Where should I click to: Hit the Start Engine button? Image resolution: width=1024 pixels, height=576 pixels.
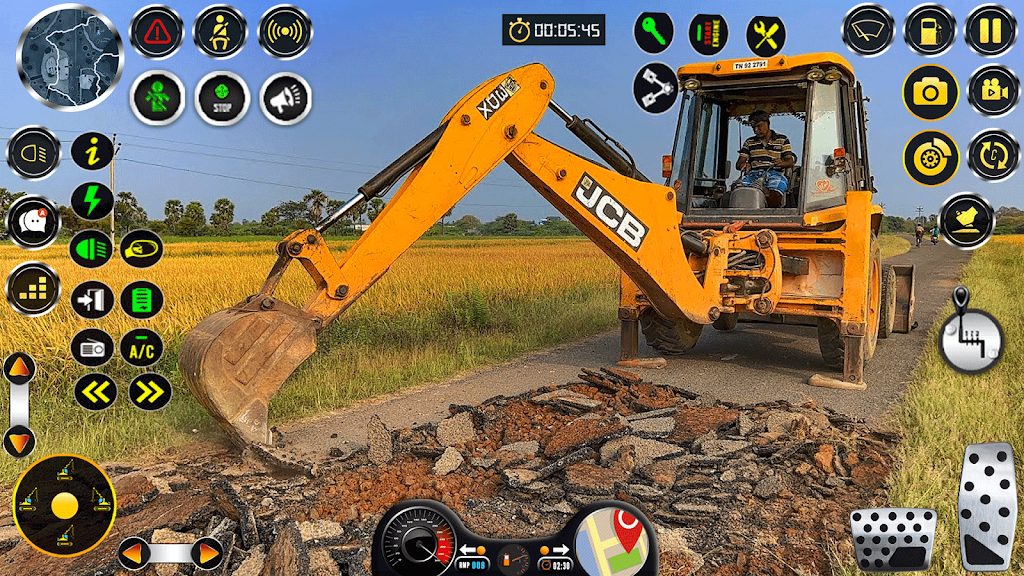pos(709,34)
